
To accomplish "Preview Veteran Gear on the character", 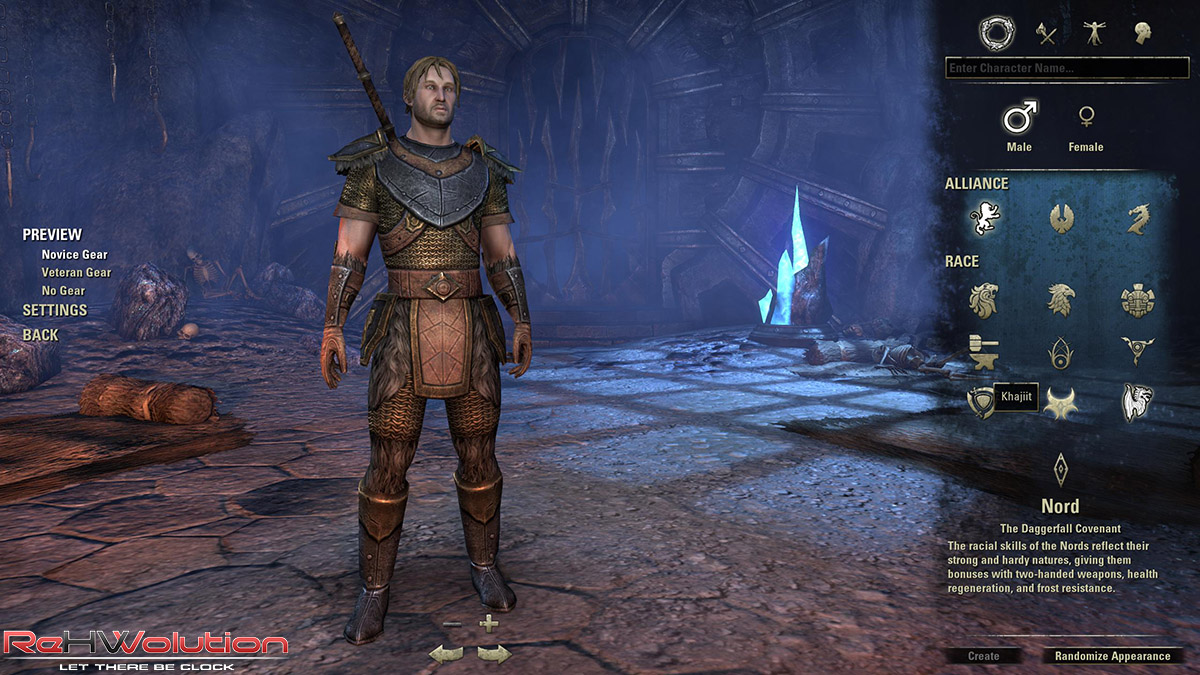I will (x=76, y=272).
